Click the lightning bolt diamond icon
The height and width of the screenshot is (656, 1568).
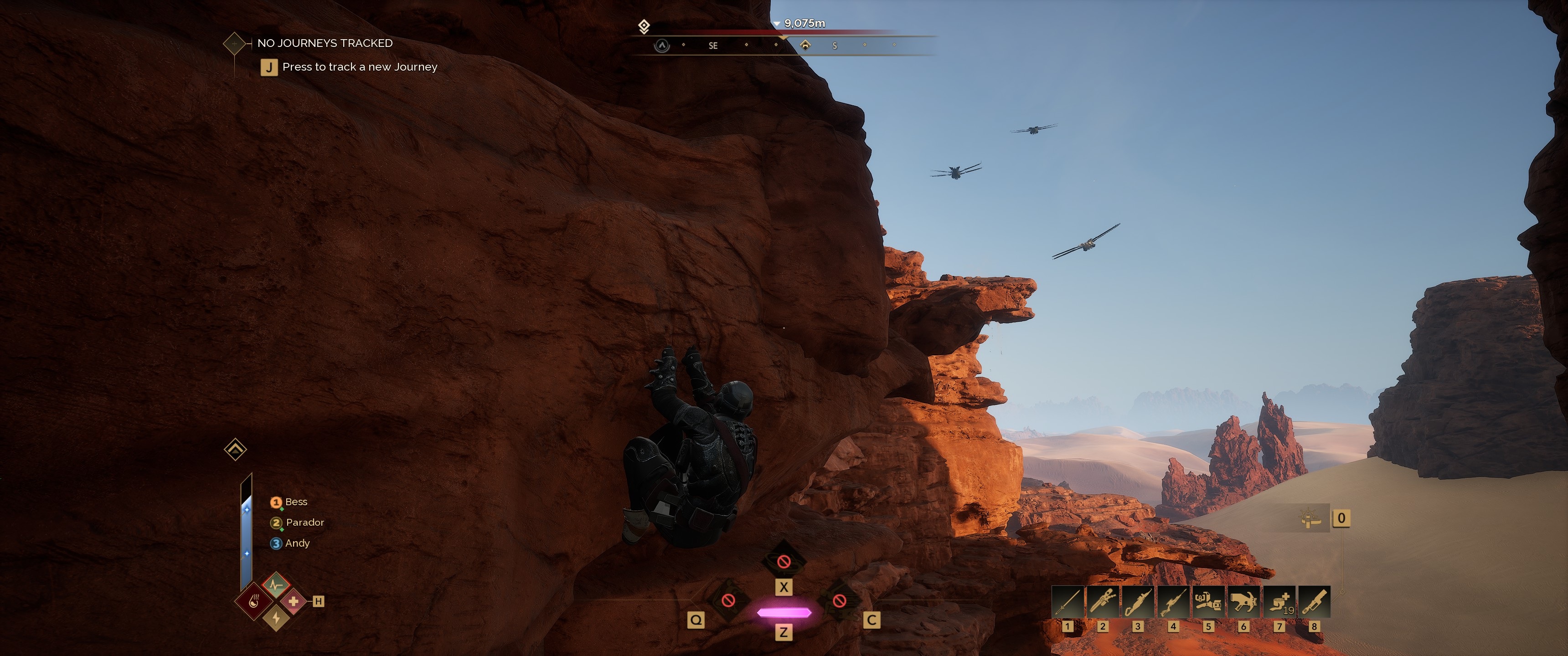[x=276, y=618]
